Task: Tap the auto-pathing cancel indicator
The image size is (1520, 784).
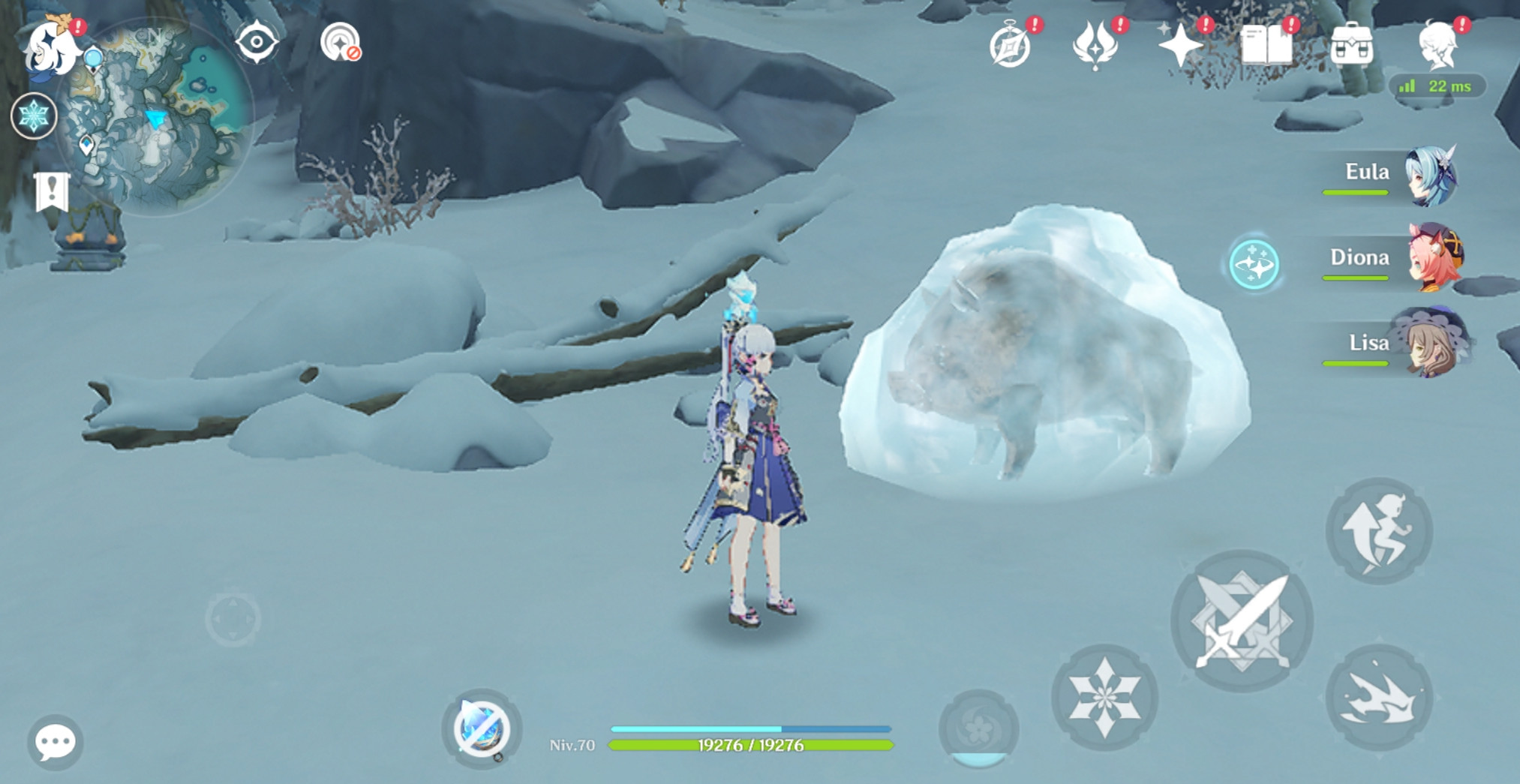Action: point(341,44)
